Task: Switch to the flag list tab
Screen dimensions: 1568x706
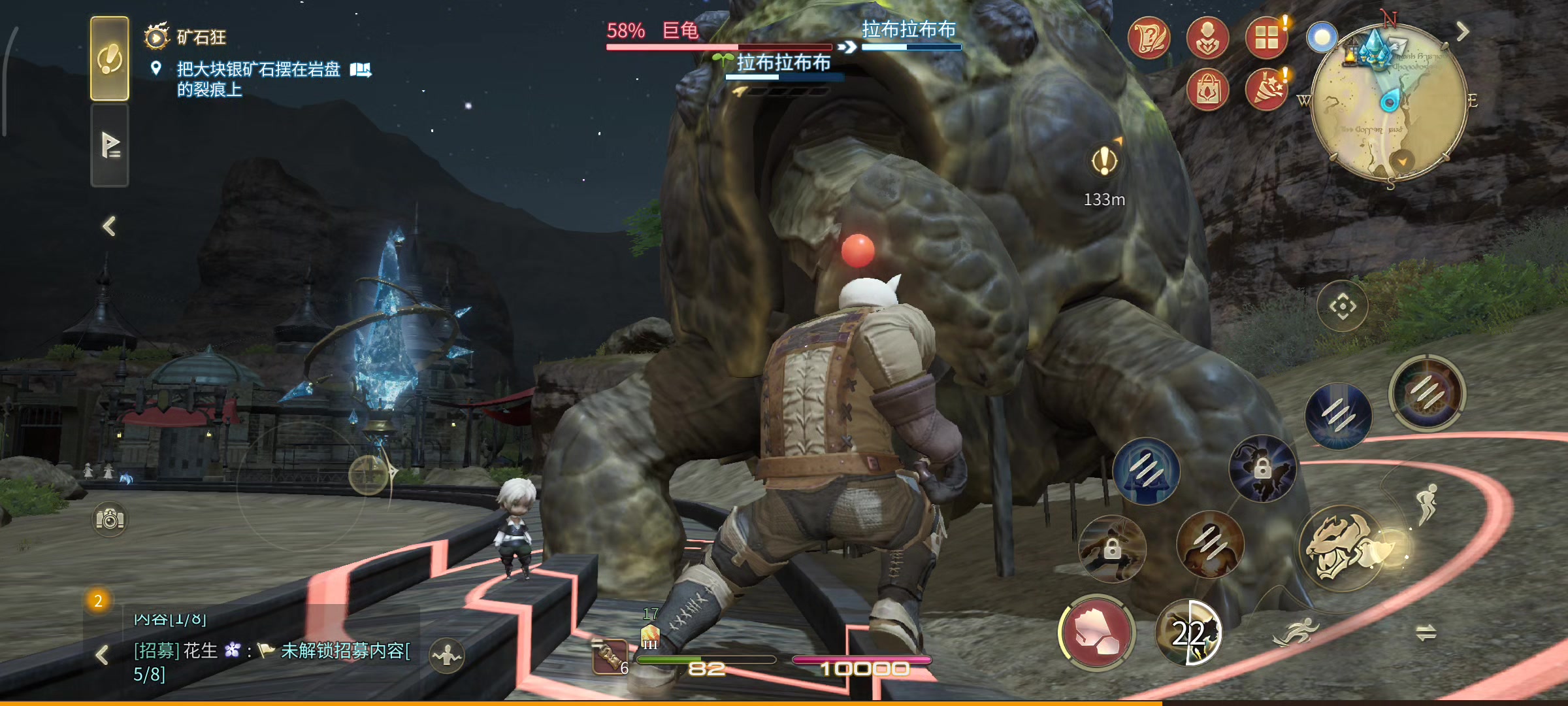Action: [109, 145]
